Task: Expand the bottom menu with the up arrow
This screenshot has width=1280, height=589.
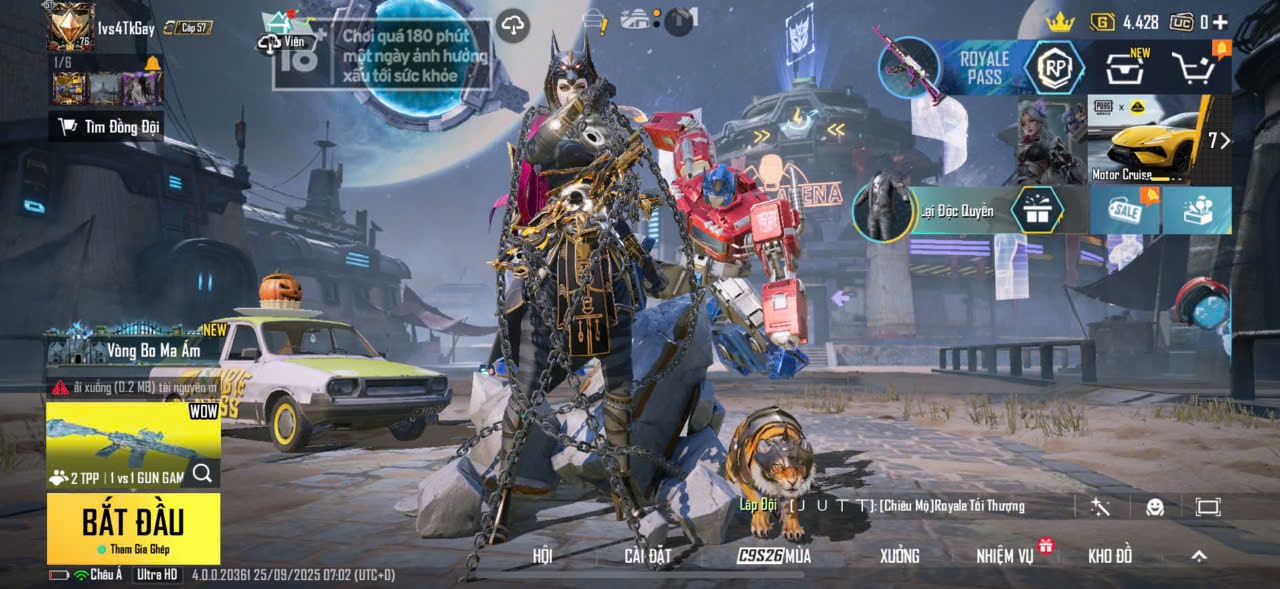Action: click(x=1199, y=556)
